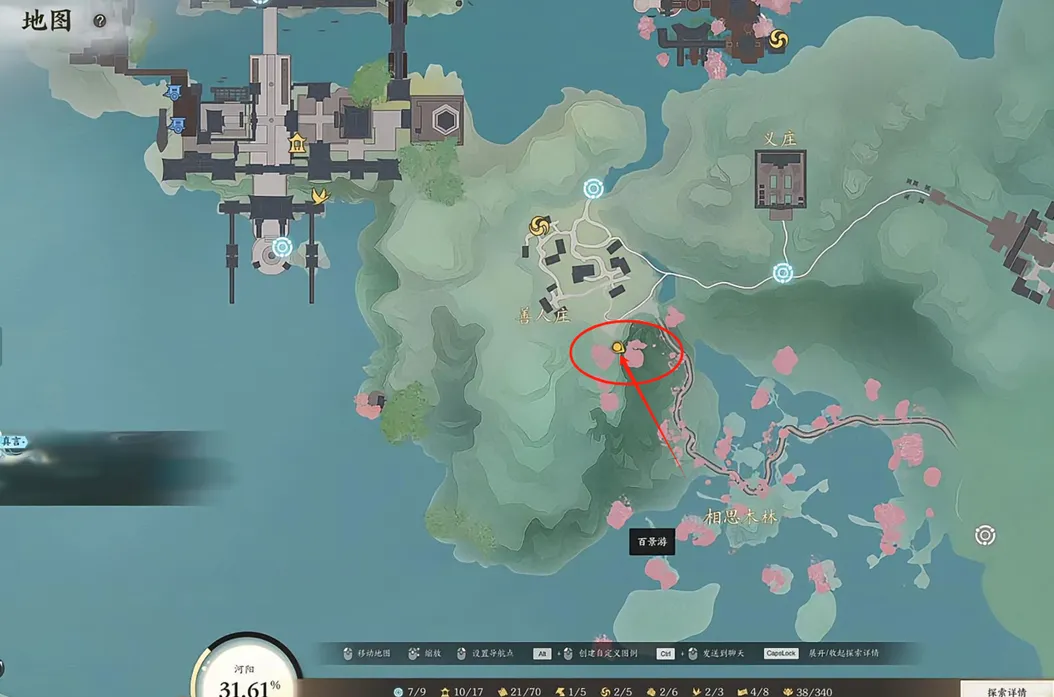Open the 河阳 region exploration progress circle
Viewport: 1054px width, 697px height.
[x=247, y=675]
